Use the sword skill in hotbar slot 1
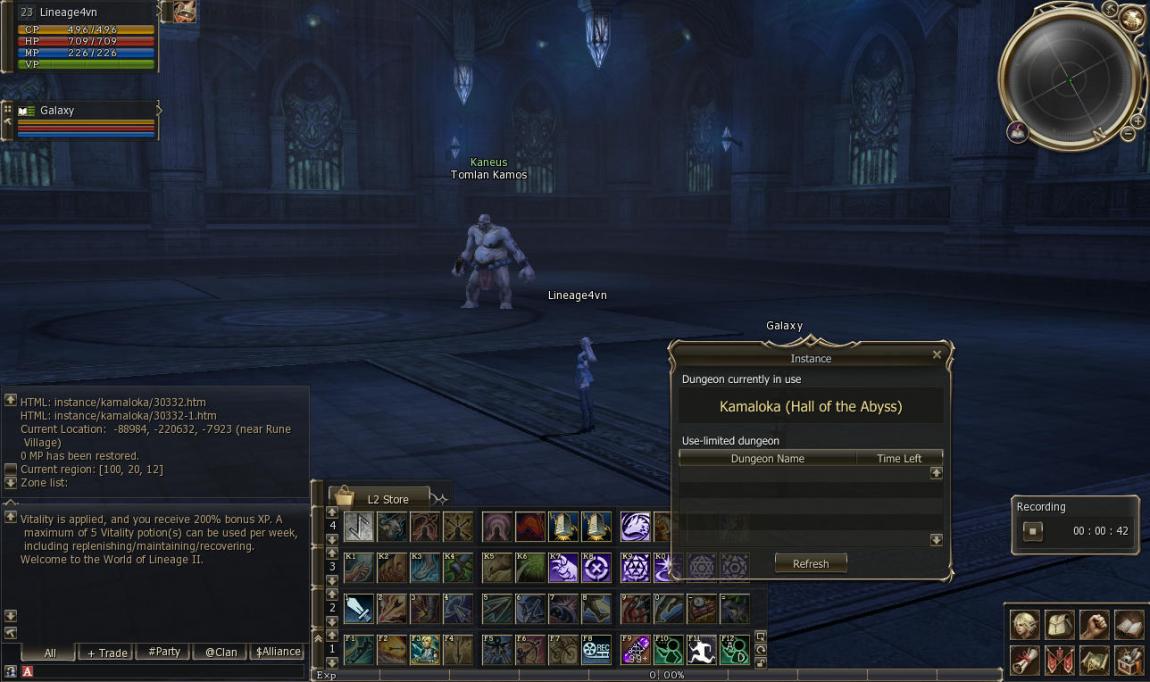This screenshot has height=682, width=1150. coord(358,608)
